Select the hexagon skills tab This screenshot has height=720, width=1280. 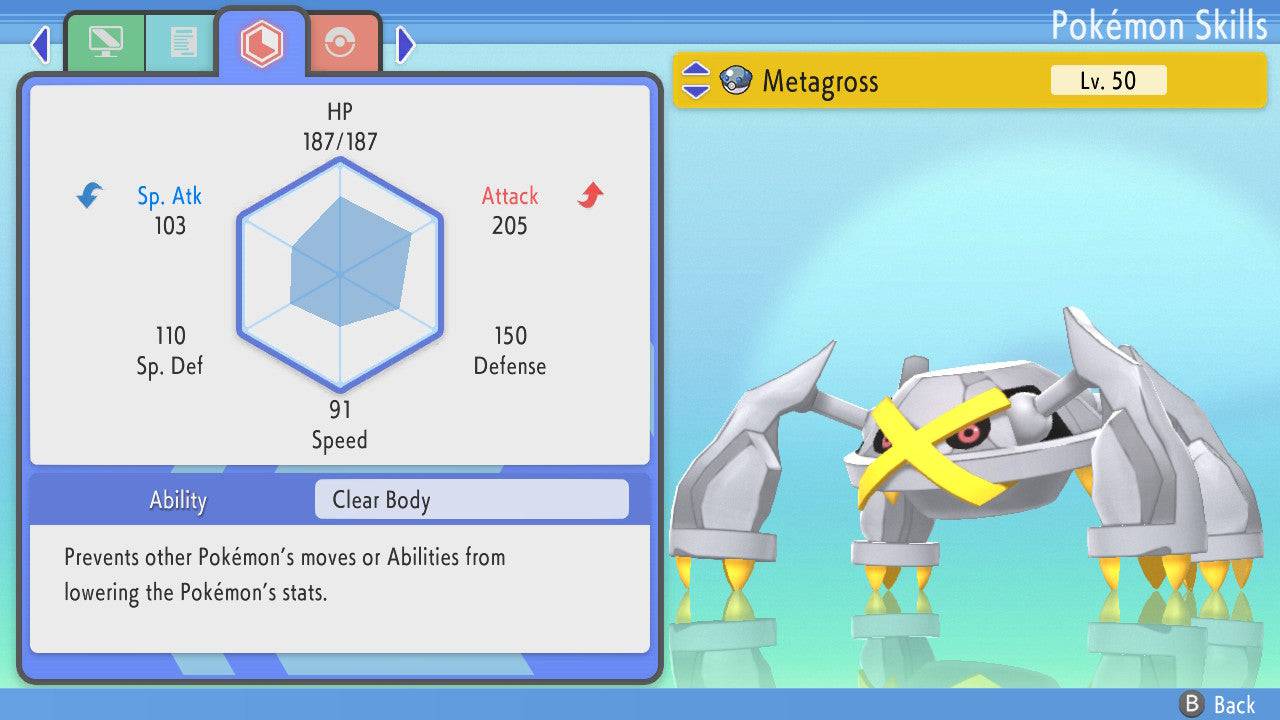pos(262,43)
